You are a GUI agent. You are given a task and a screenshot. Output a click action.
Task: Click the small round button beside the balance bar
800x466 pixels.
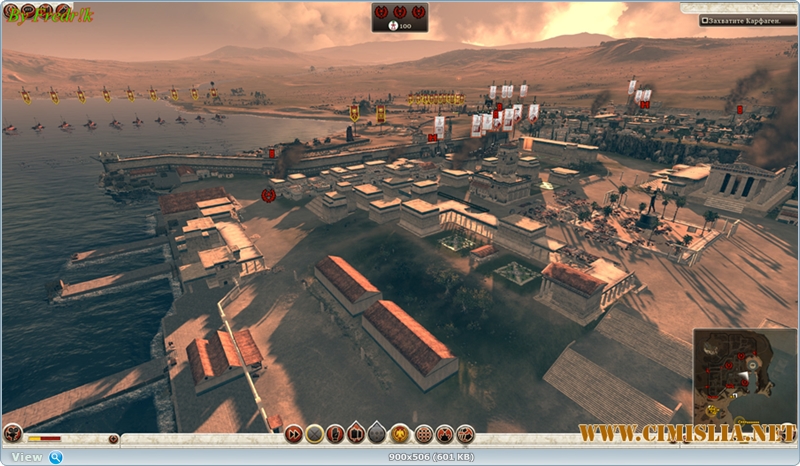coord(113,438)
